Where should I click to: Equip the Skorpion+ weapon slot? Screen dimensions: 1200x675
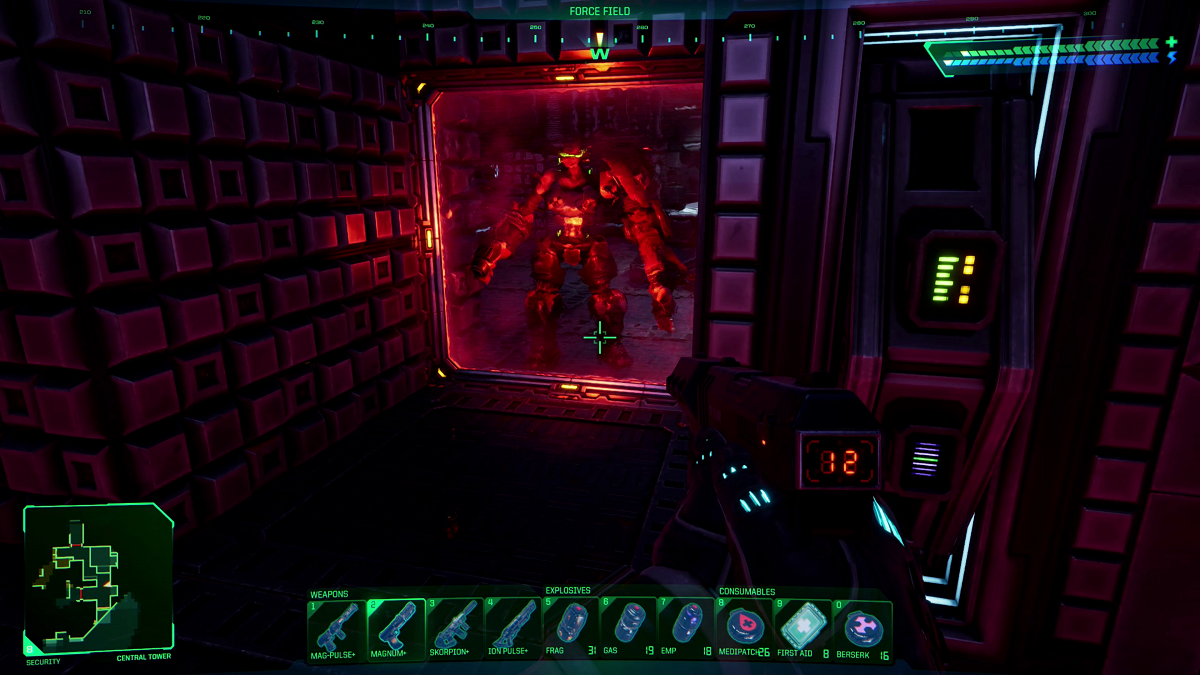[x=455, y=628]
